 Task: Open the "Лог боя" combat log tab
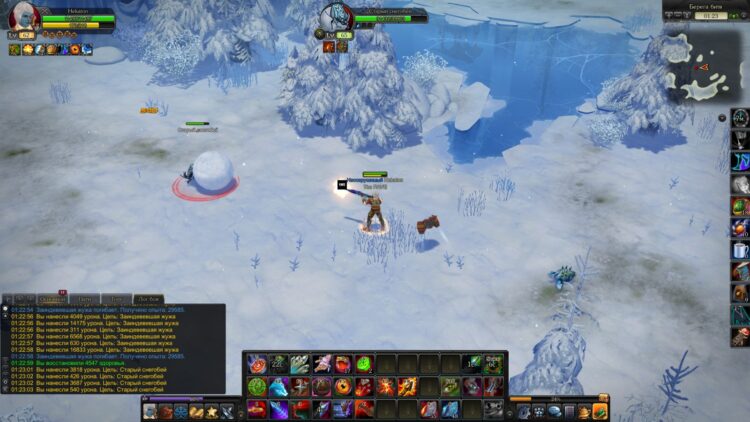[149, 298]
